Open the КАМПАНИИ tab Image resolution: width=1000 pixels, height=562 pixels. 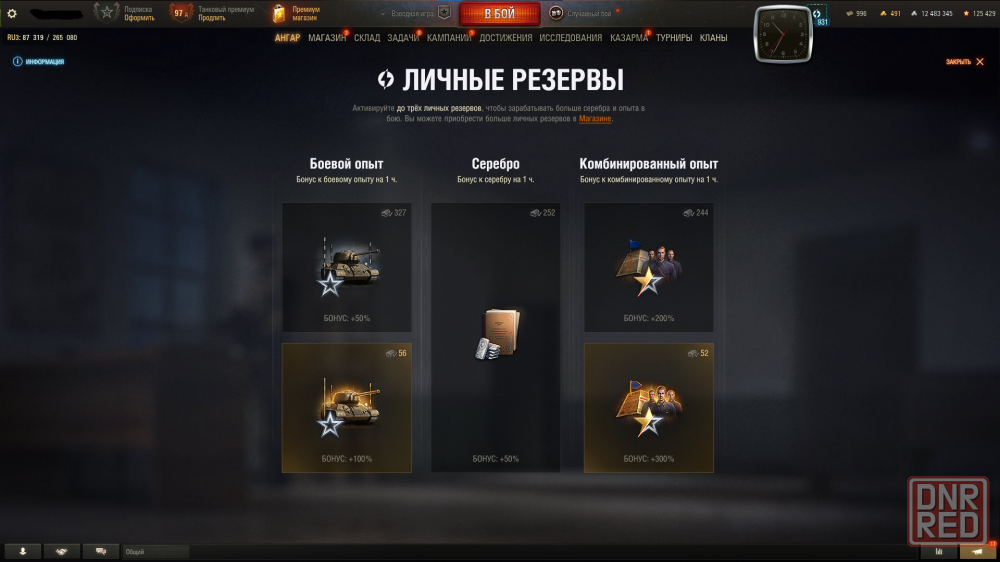click(x=449, y=38)
